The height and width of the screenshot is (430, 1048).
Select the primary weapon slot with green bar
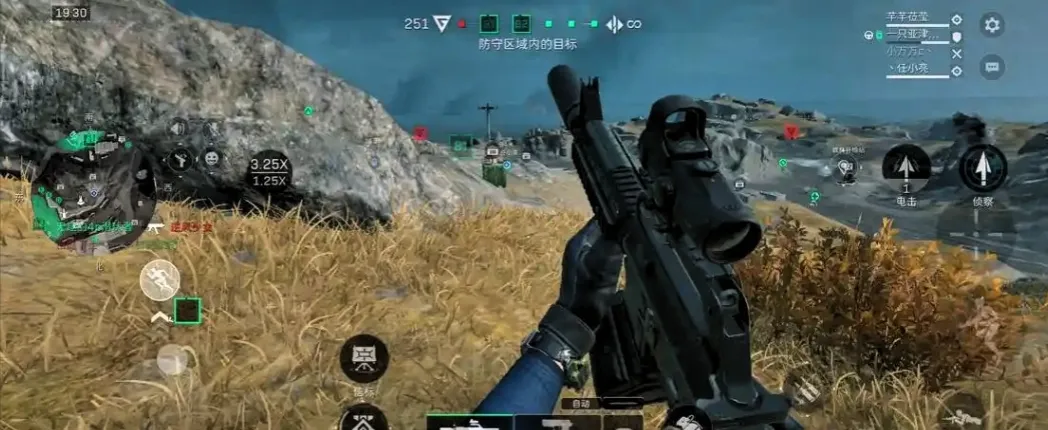(470, 422)
